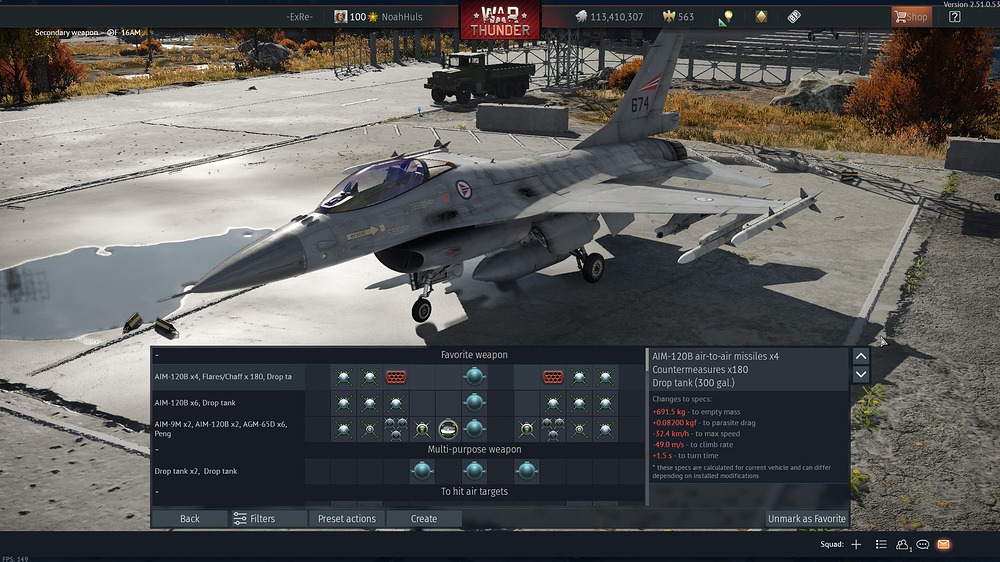Create a new weapon preset
The image size is (1000, 562).
tap(424, 519)
